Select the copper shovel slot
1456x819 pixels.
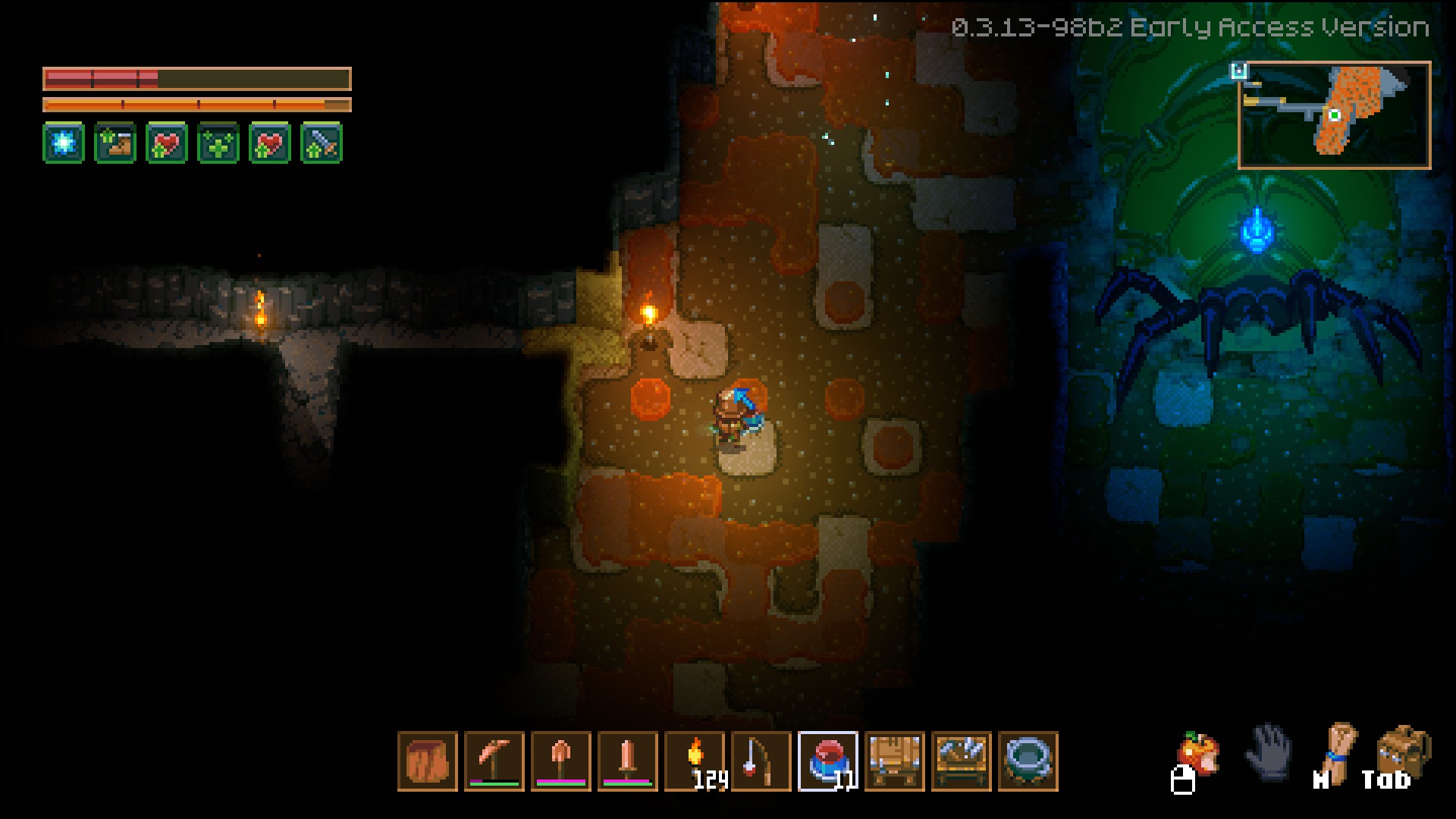(x=560, y=761)
